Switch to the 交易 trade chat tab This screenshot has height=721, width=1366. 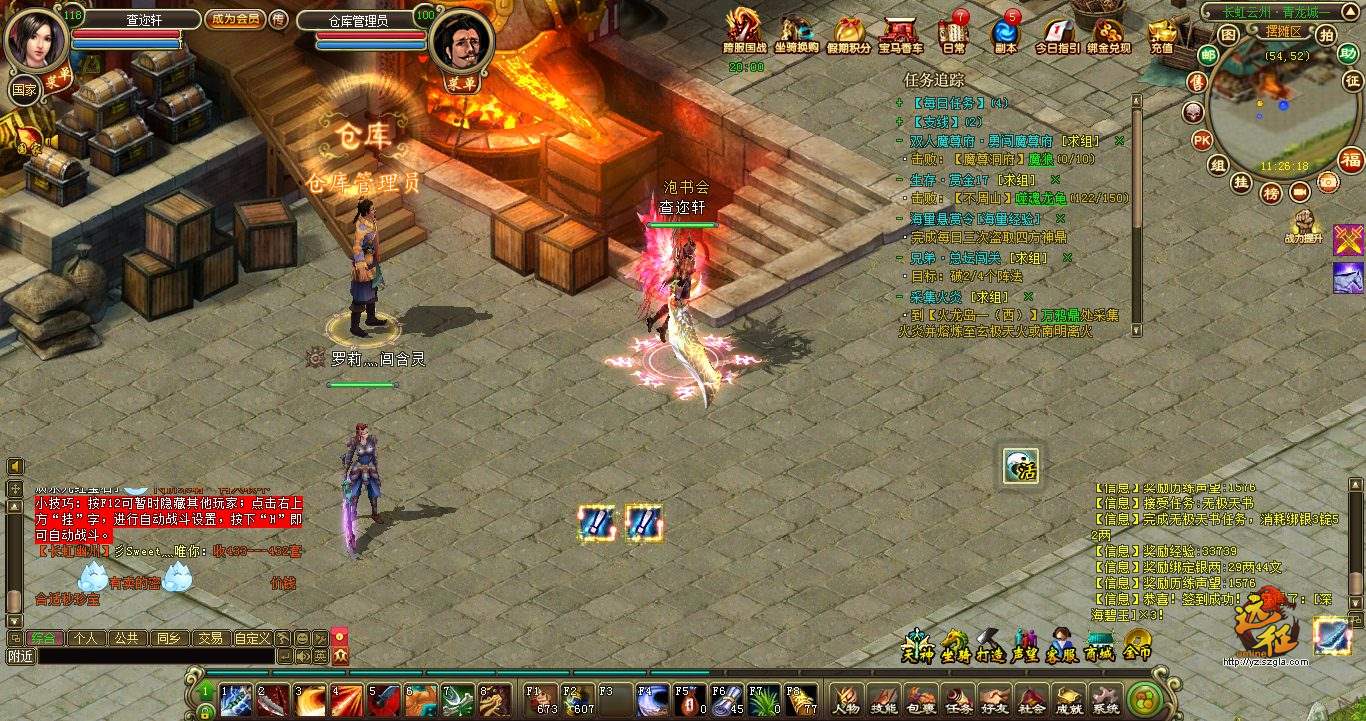(x=209, y=638)
